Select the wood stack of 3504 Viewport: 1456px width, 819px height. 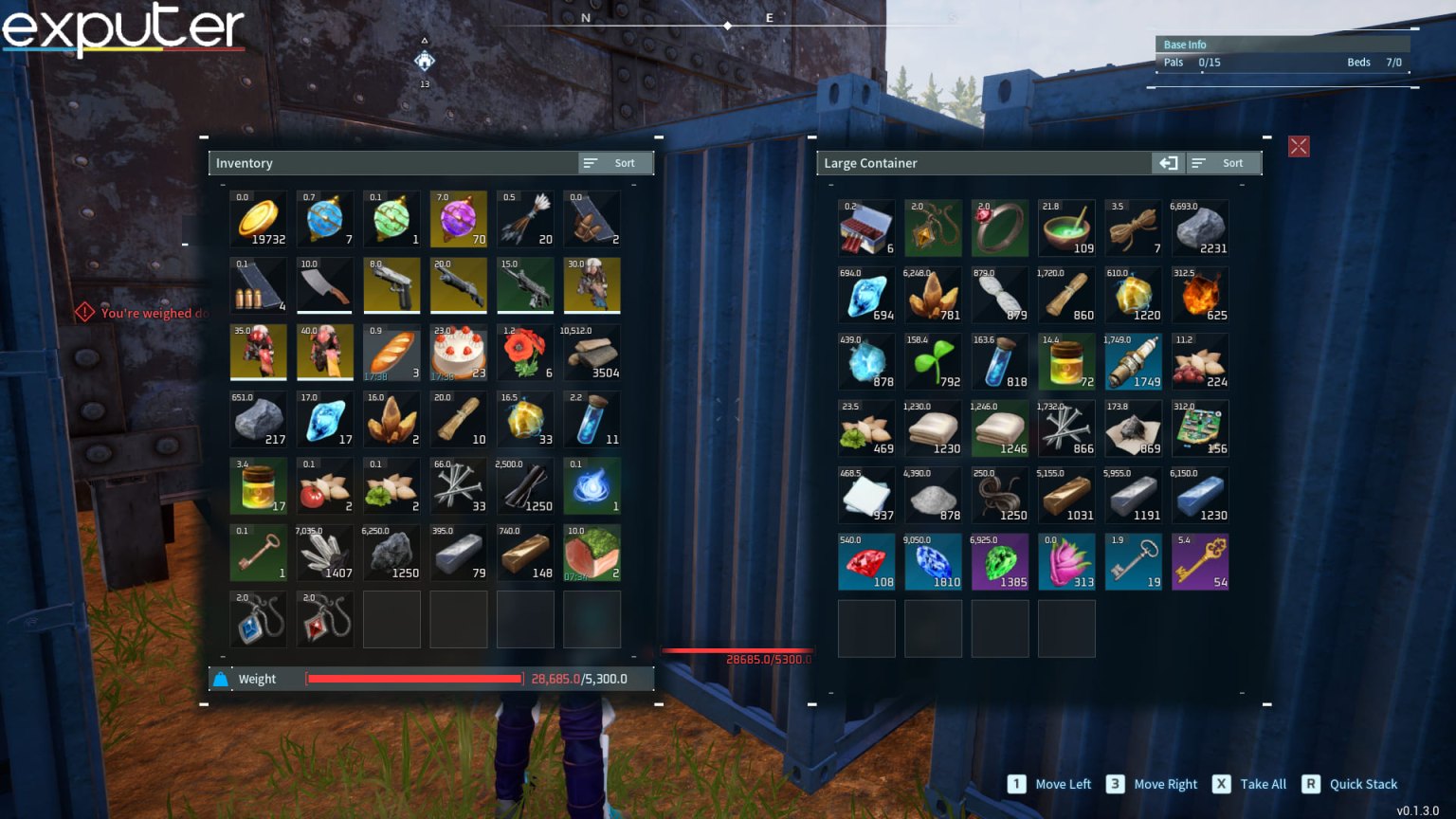point(591,352)
